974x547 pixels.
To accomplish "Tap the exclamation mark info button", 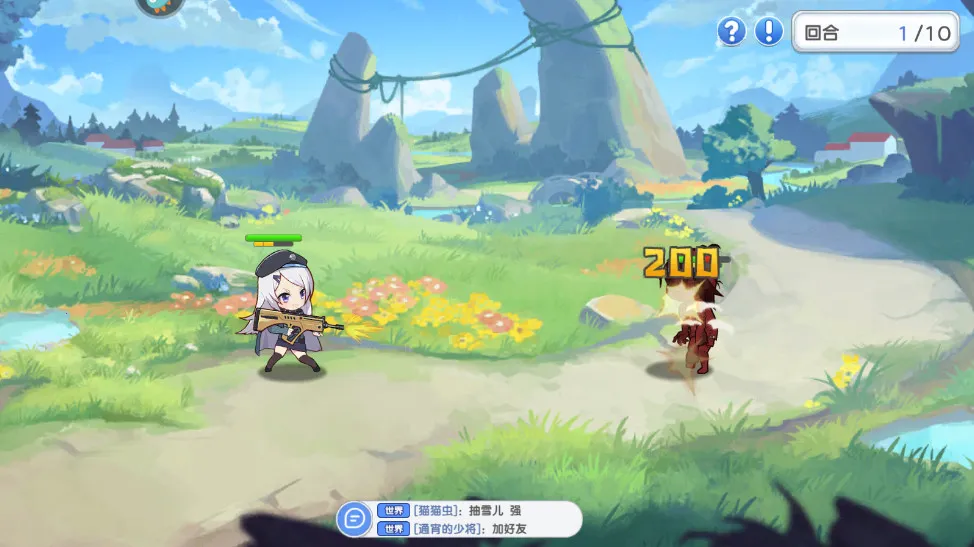I will 768,32.
